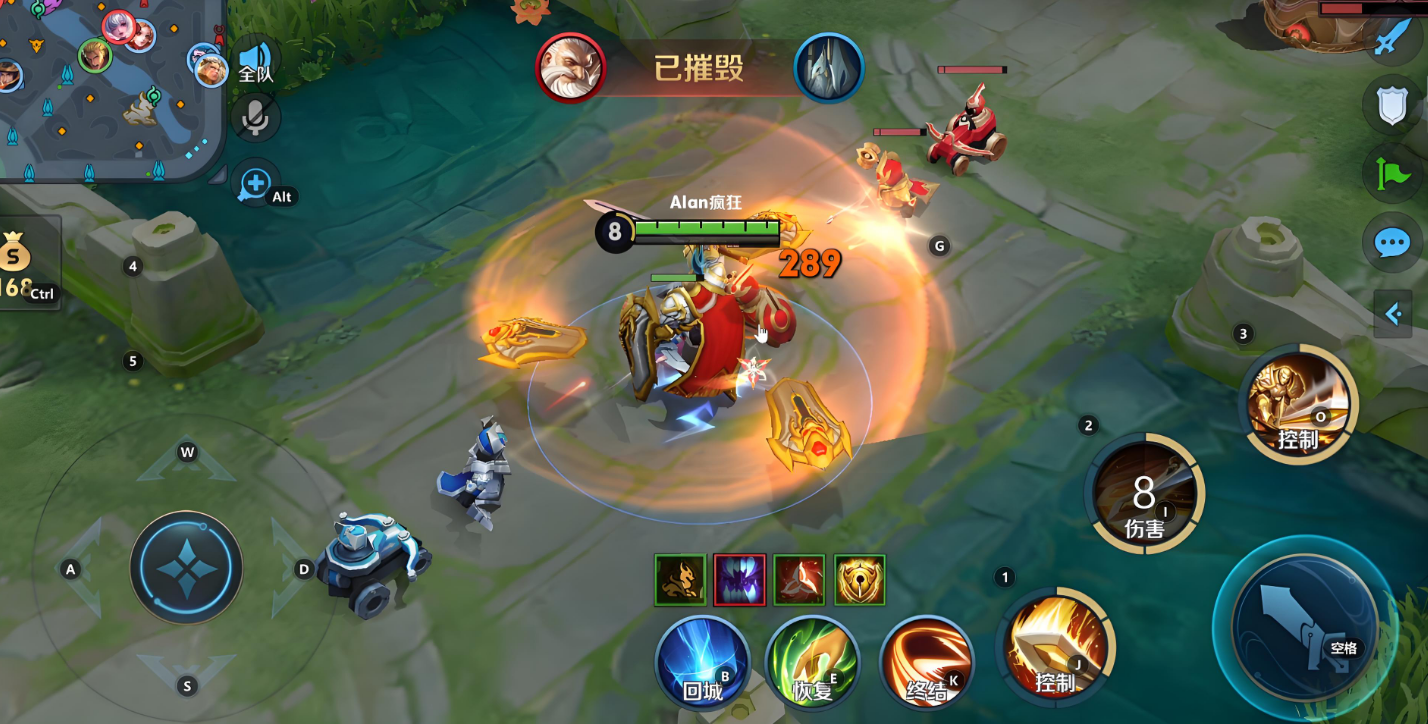Image resolution: width=1428 pixels, height=724 pixels.
Task: Send the green flag signal
Action: coord(1392,175)
